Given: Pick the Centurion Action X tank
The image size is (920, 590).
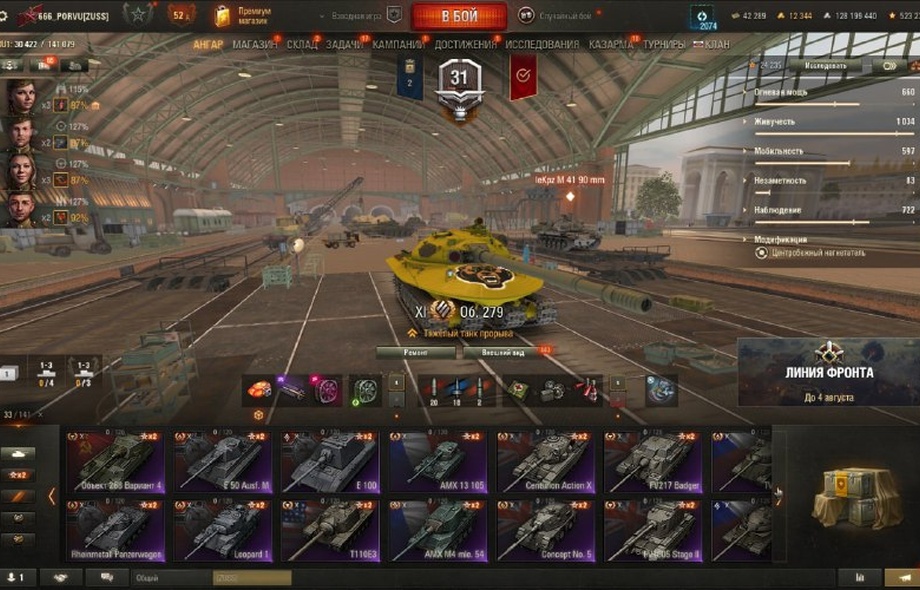Looking at the screenshot, I should (544, 463).
